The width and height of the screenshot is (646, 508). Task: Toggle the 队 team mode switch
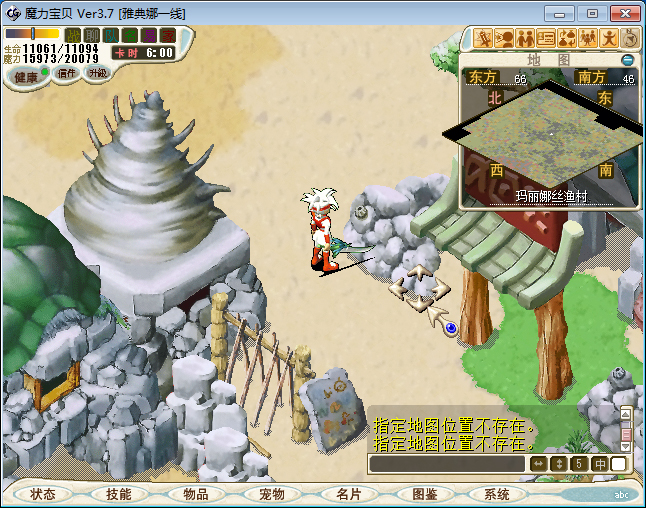(x=111, y=36)
